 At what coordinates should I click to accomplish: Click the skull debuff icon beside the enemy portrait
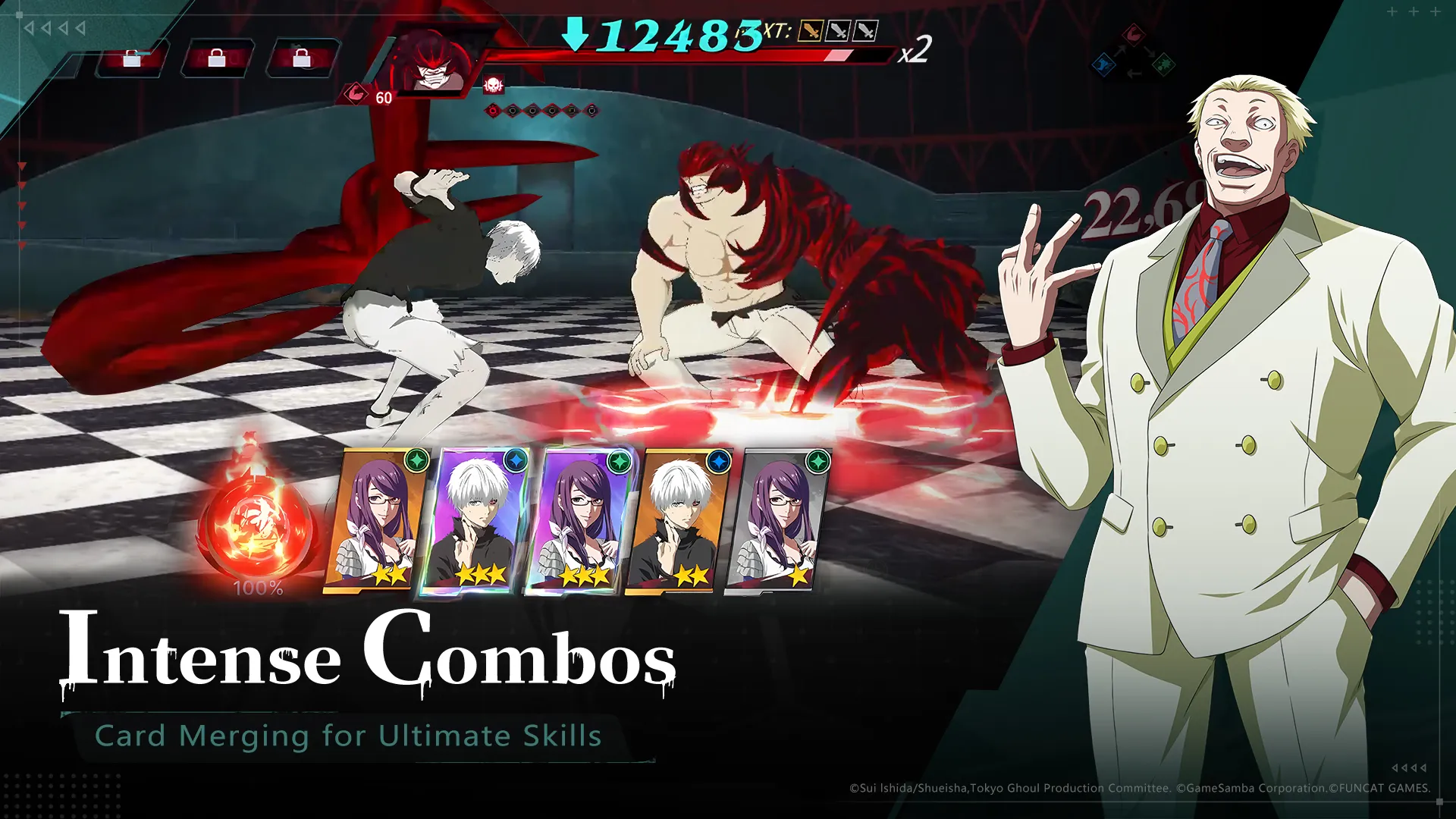(492, 83)
